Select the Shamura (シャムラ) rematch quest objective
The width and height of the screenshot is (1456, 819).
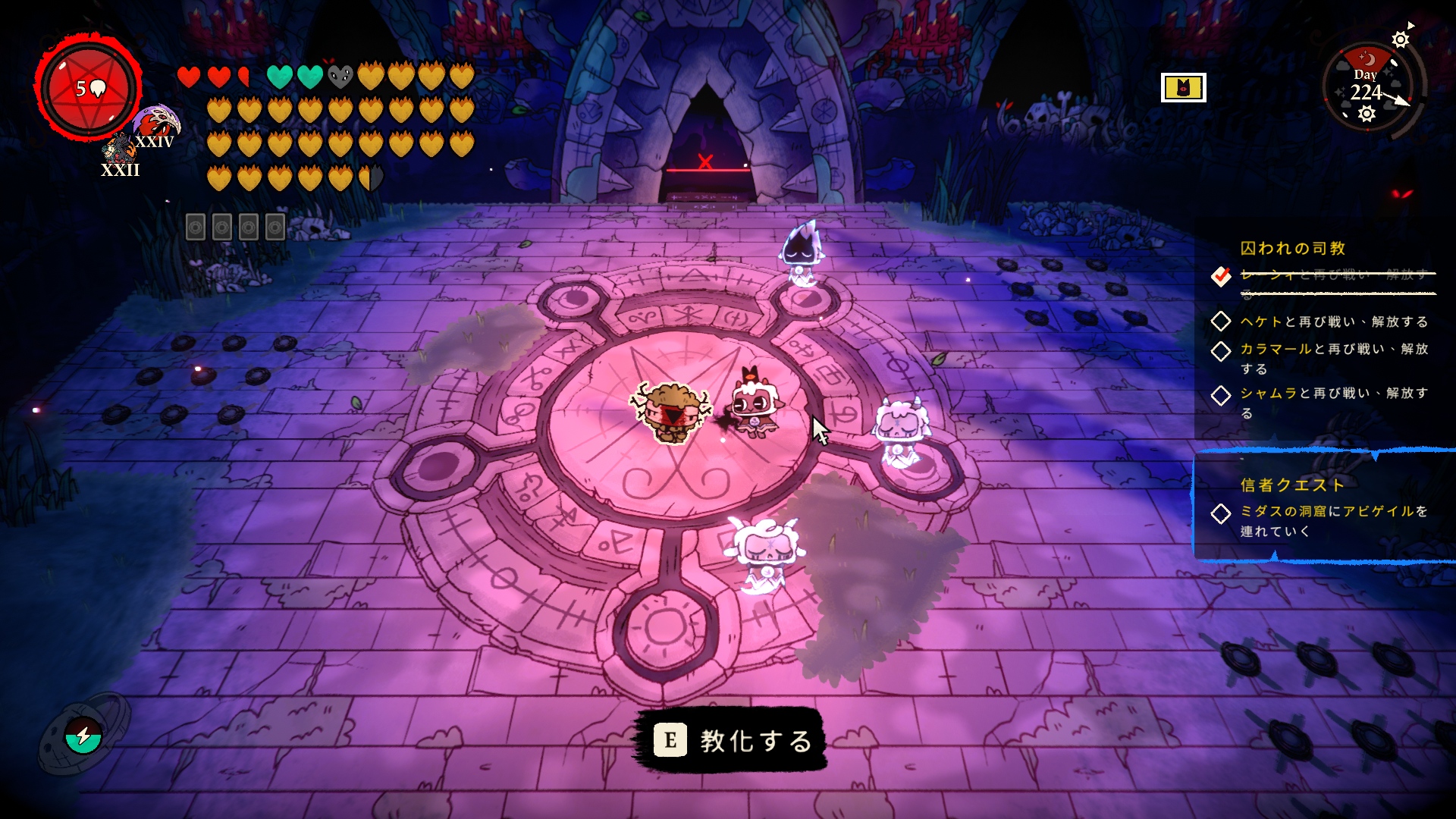point(1333,402)
